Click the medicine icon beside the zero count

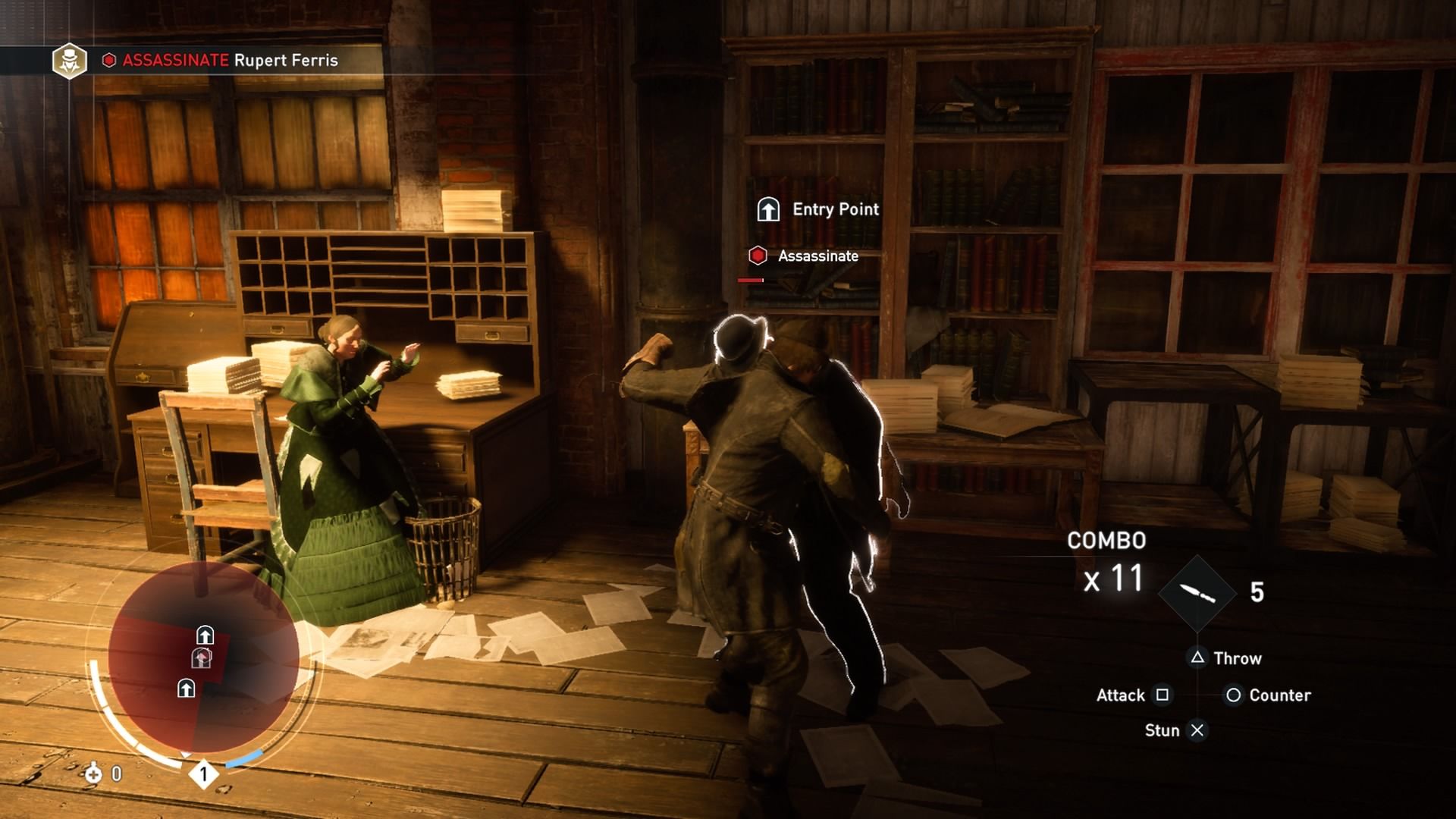tap(93, 773)
